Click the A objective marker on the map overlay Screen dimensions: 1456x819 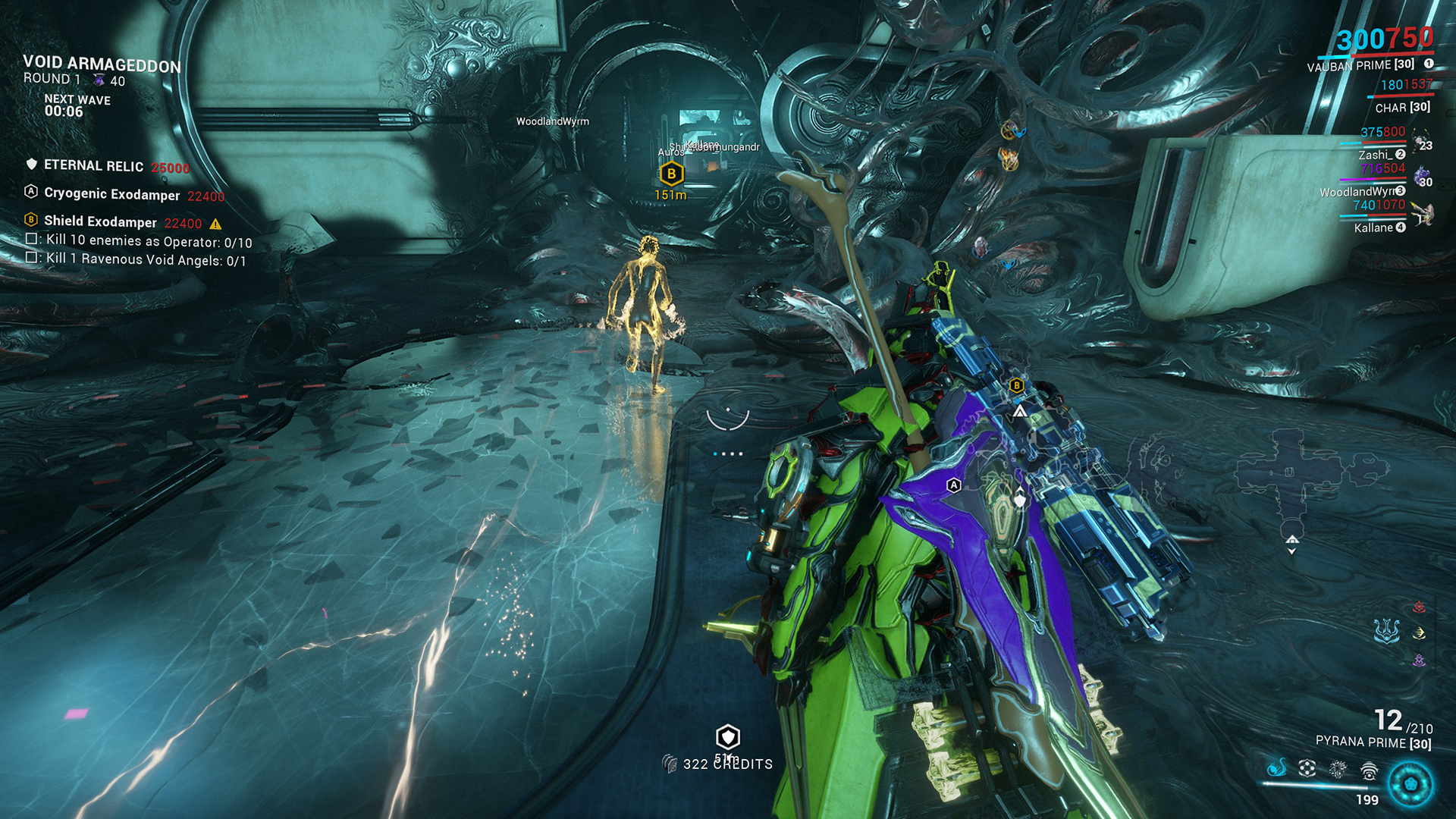[954, 485]
